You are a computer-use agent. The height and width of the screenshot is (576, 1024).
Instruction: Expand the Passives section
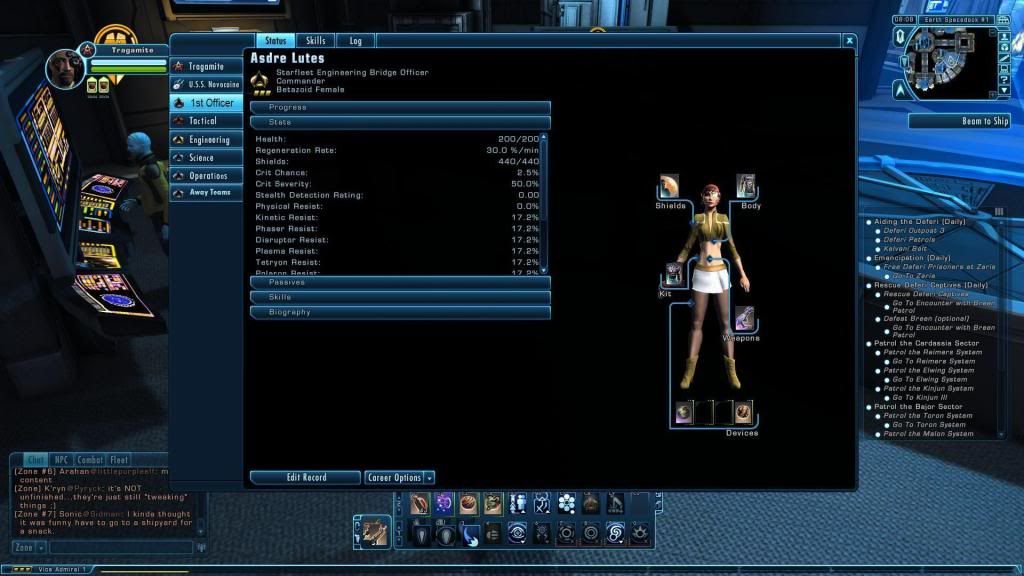point(400,283)
